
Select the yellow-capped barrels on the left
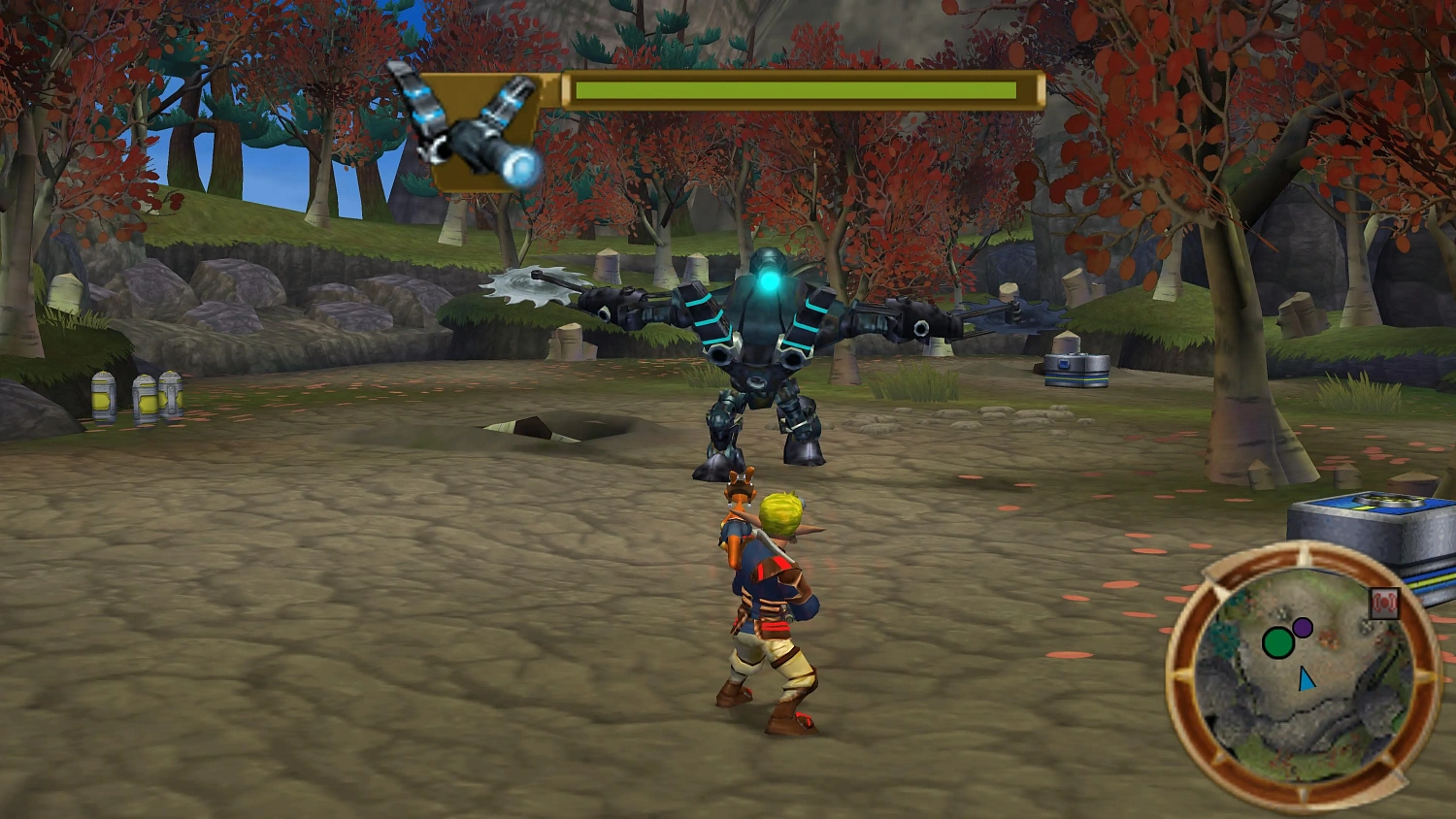point(136,396)
